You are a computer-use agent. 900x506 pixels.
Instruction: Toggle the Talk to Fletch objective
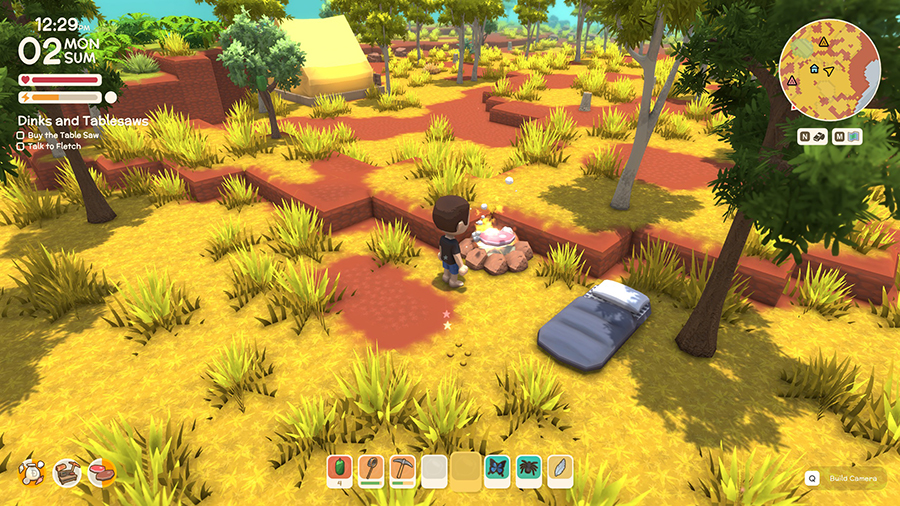21,146
